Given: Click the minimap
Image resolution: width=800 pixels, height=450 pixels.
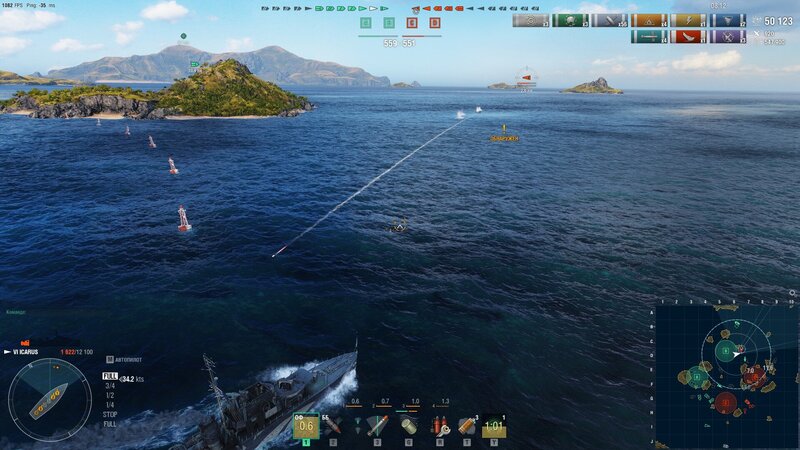Looking at the screenshot, I should [726, 373].
